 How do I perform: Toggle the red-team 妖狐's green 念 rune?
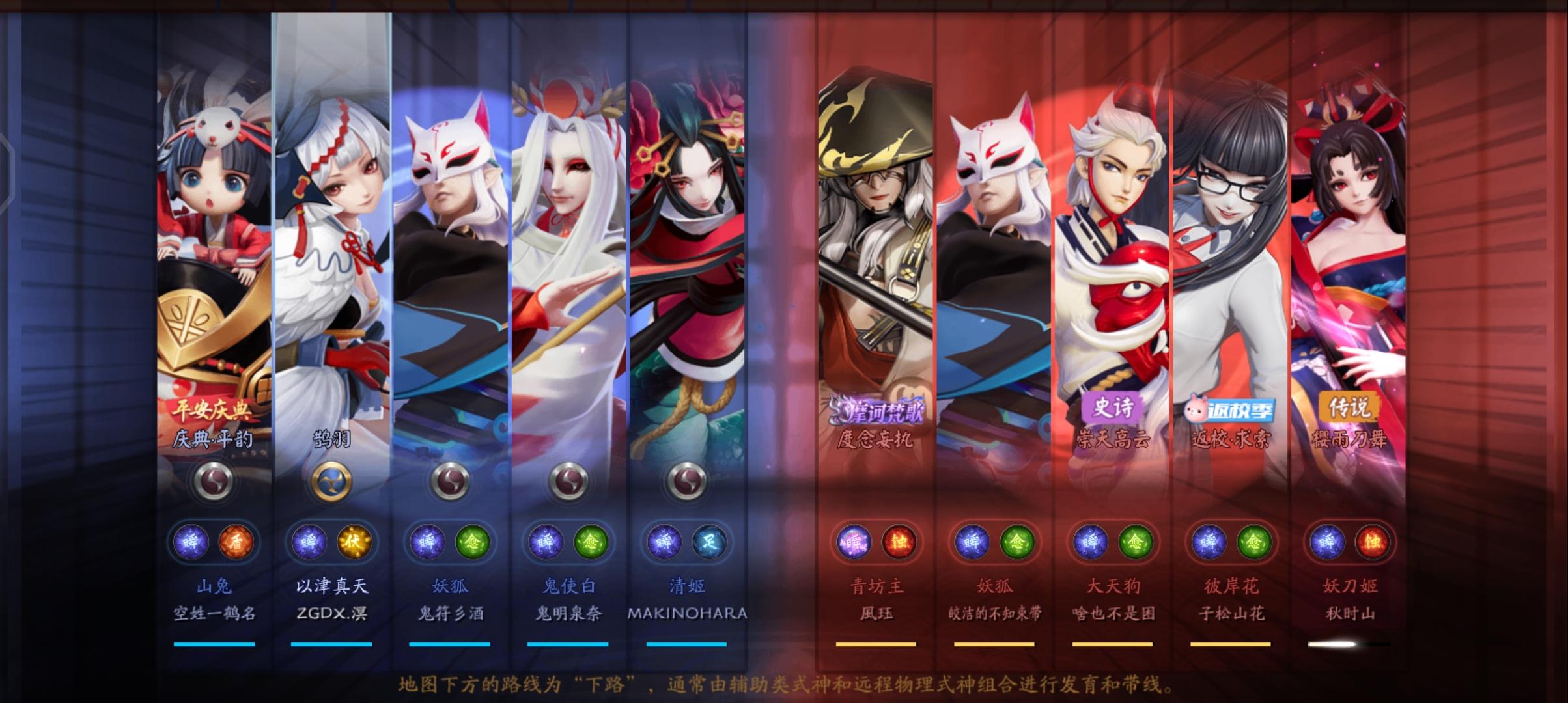(x=1017, y=540)
